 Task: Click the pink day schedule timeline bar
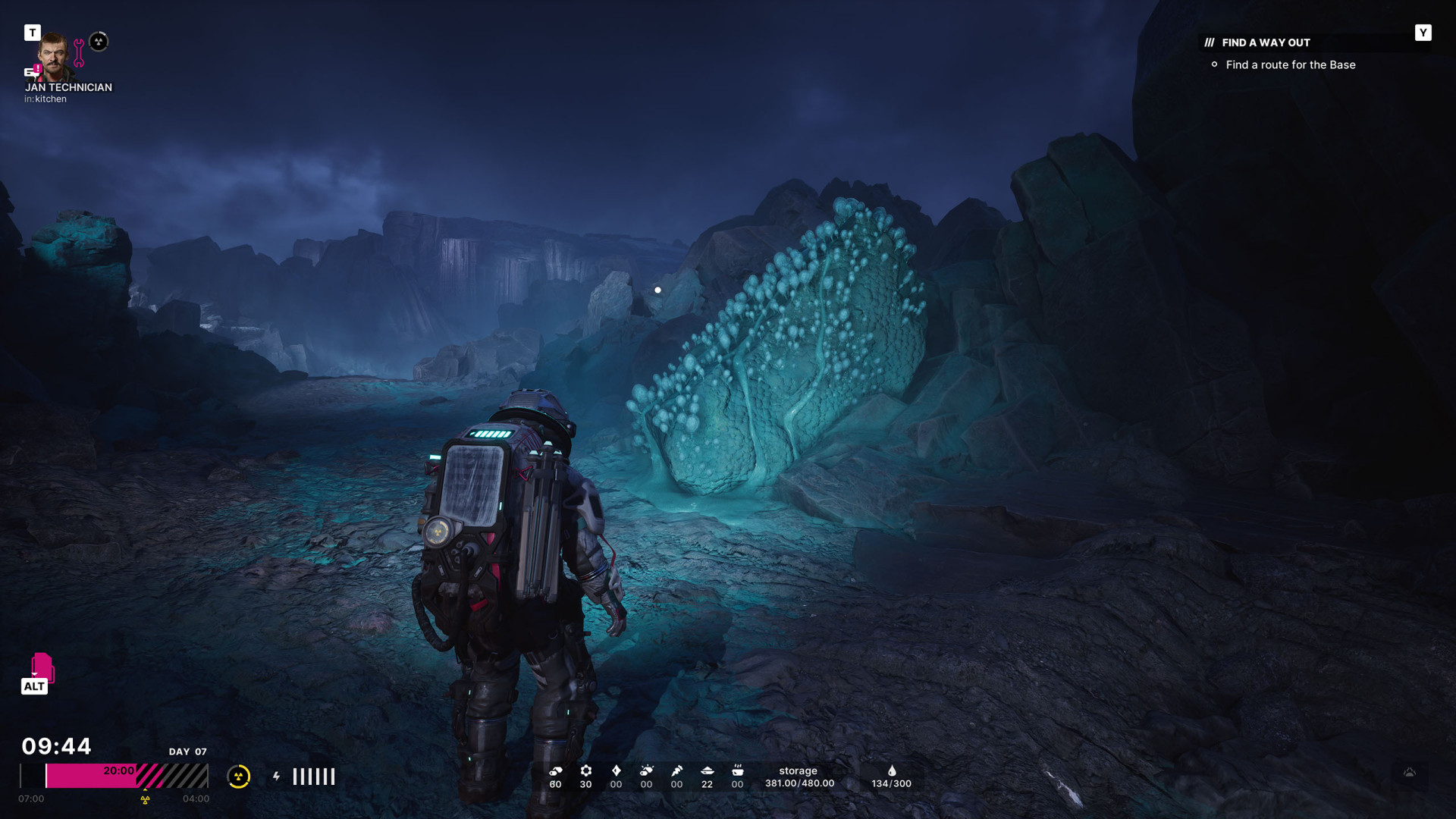[x=114, y=776]
